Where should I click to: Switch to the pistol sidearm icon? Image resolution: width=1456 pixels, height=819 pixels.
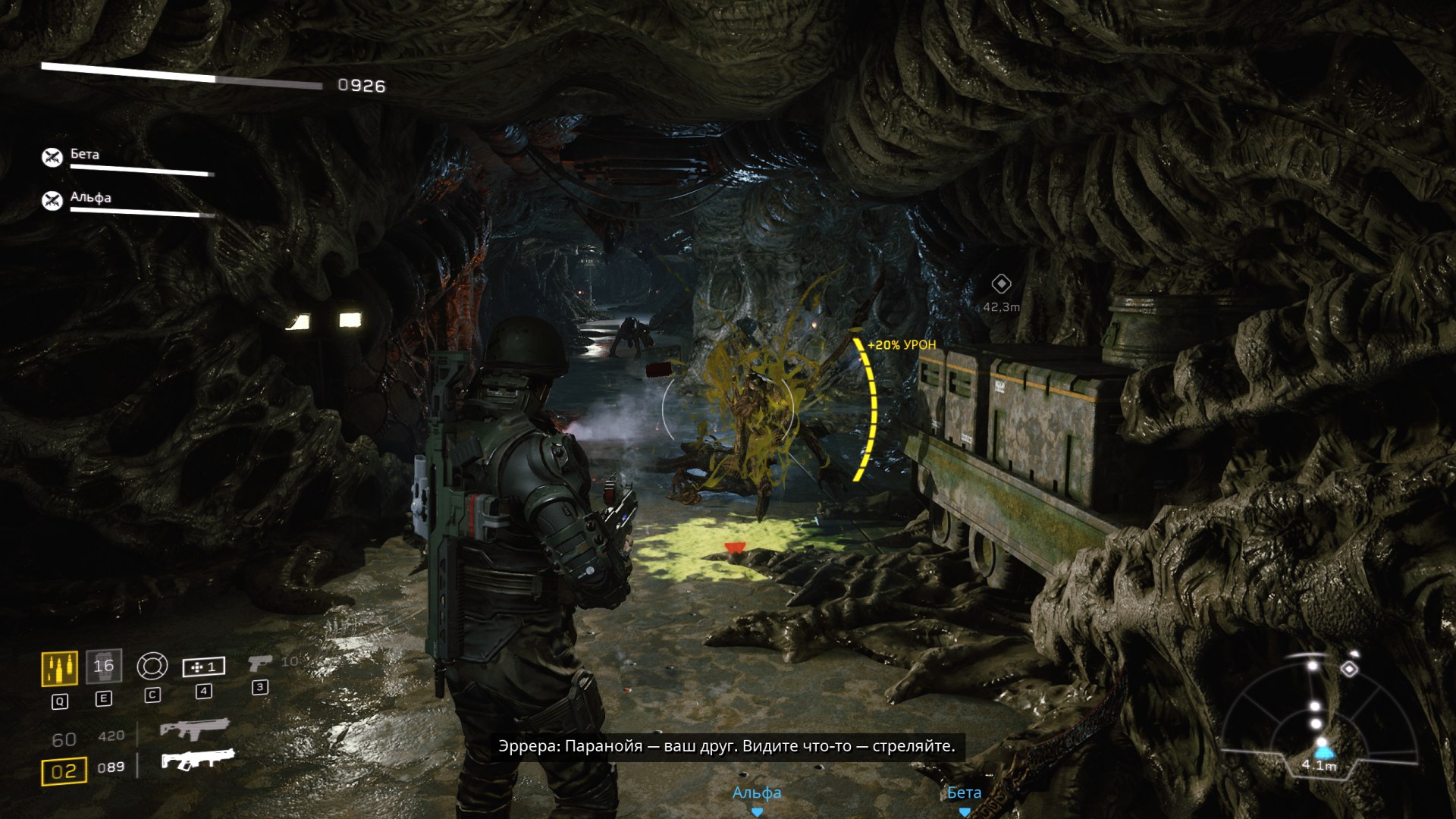(x=259, y=664)
